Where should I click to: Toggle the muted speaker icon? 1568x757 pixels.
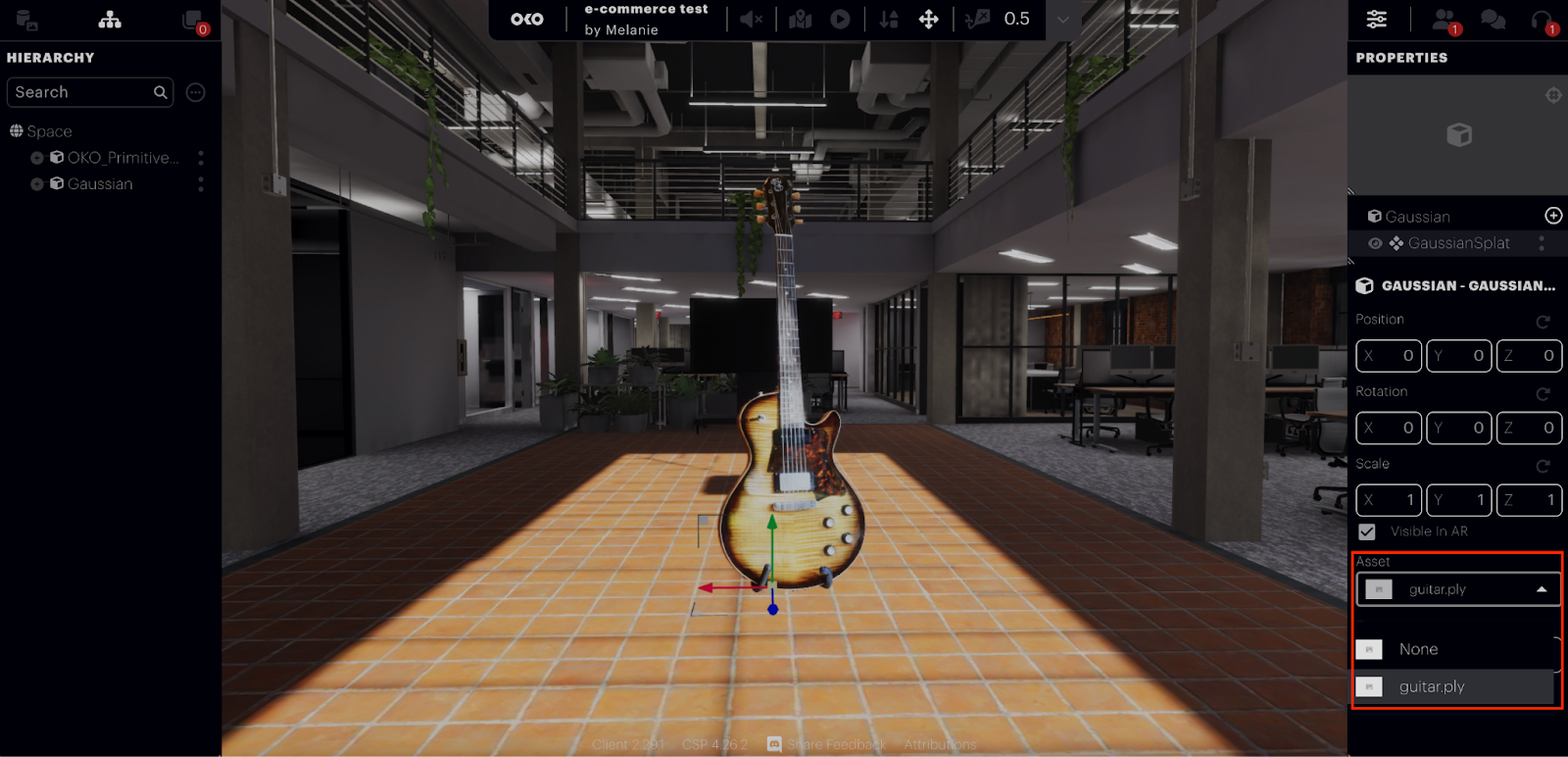click(751, 20)
